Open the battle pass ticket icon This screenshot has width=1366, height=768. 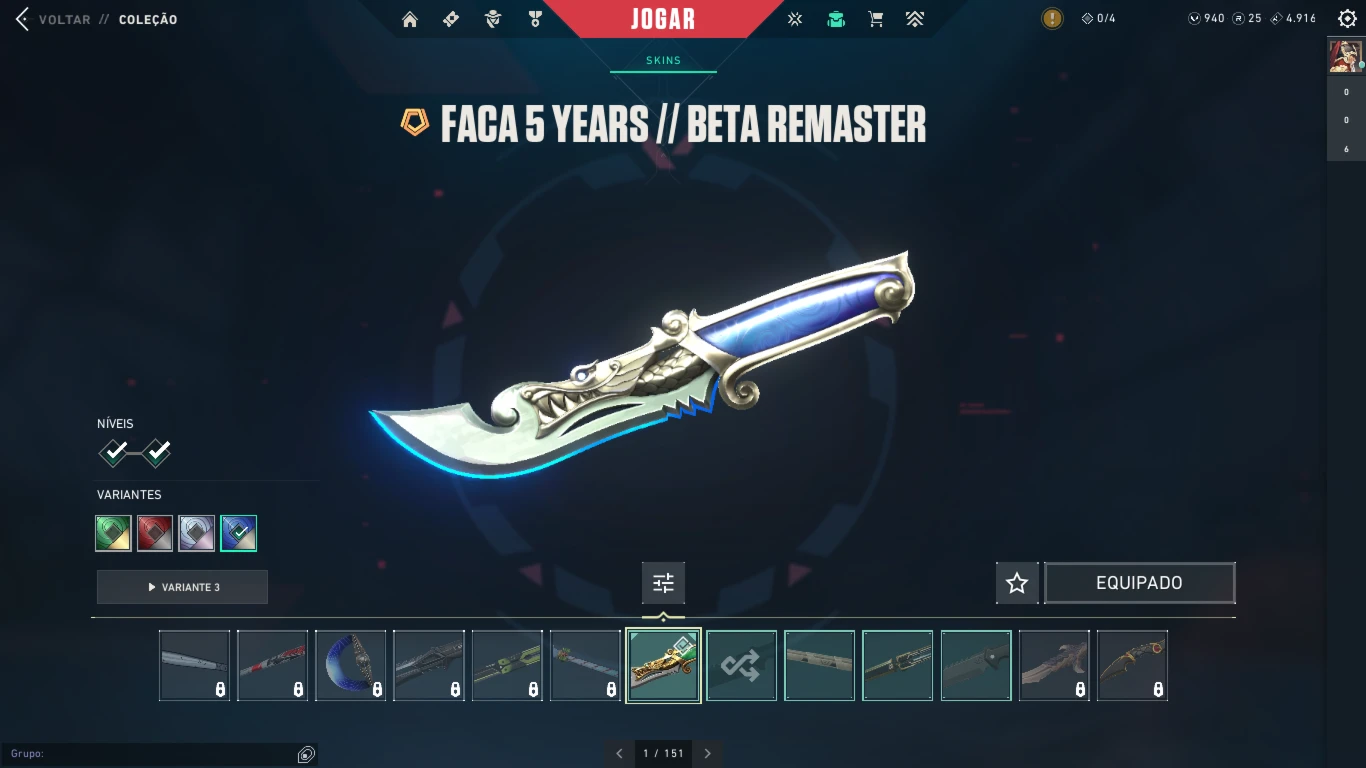tap(451, 19)
